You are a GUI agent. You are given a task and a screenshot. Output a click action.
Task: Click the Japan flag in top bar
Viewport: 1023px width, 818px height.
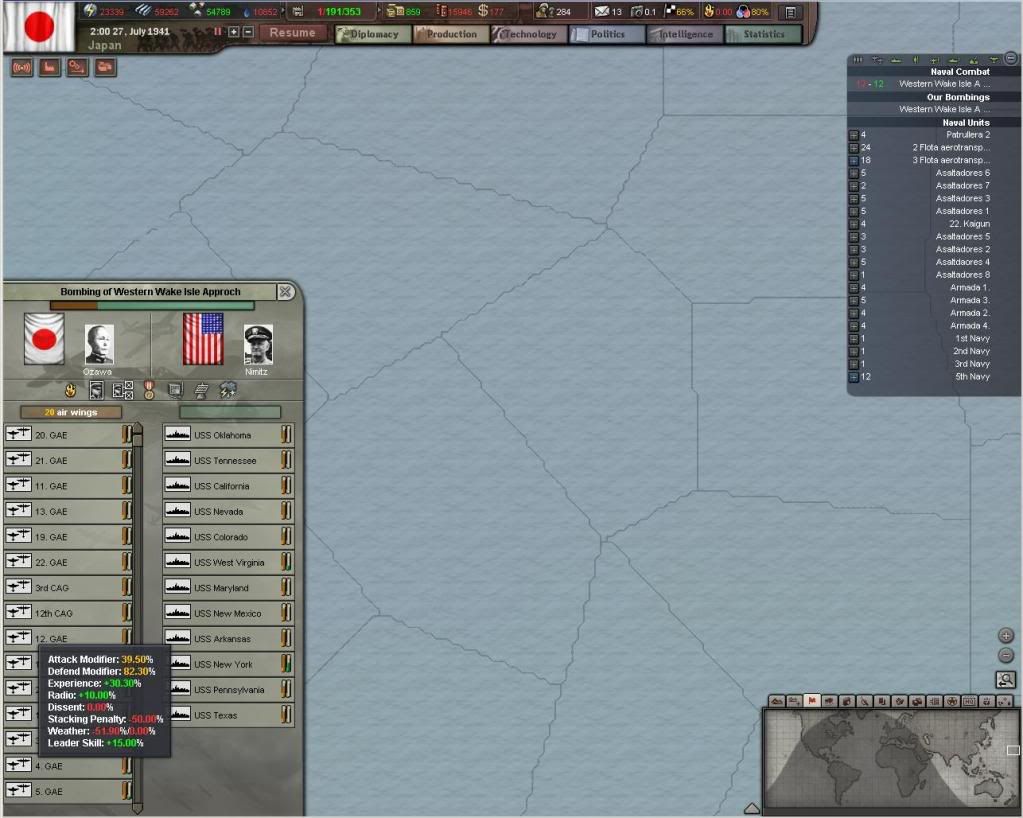tap(37, 27)
